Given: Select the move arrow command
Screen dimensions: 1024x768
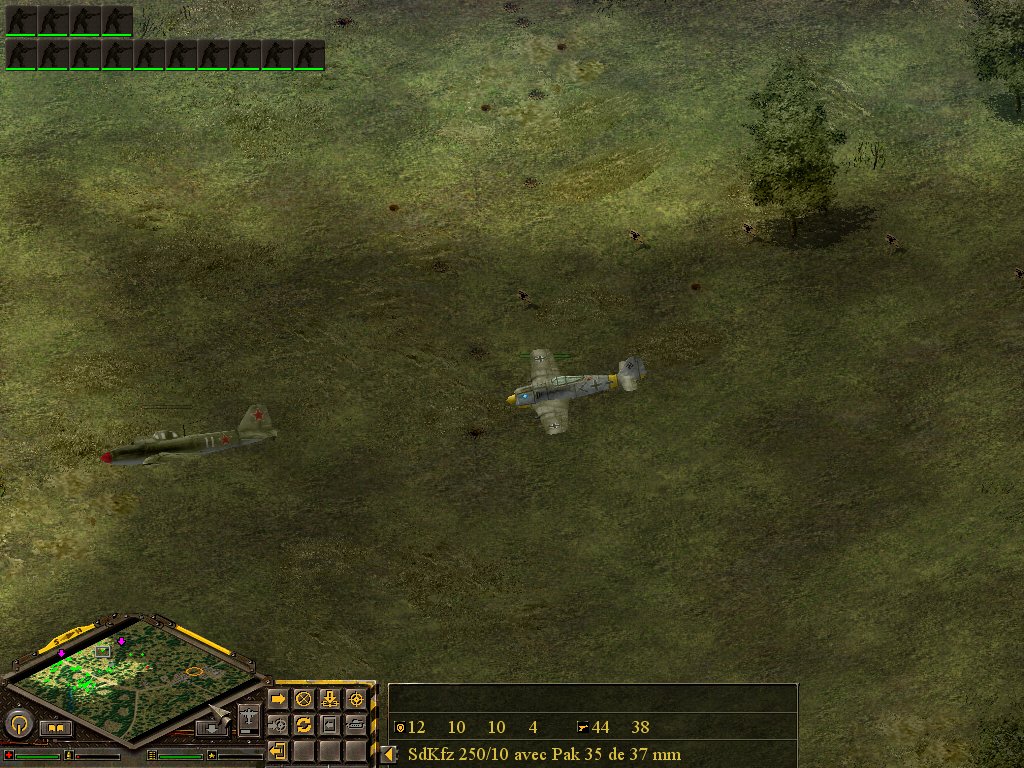Looking at the screenshot, I should (278, 699).
